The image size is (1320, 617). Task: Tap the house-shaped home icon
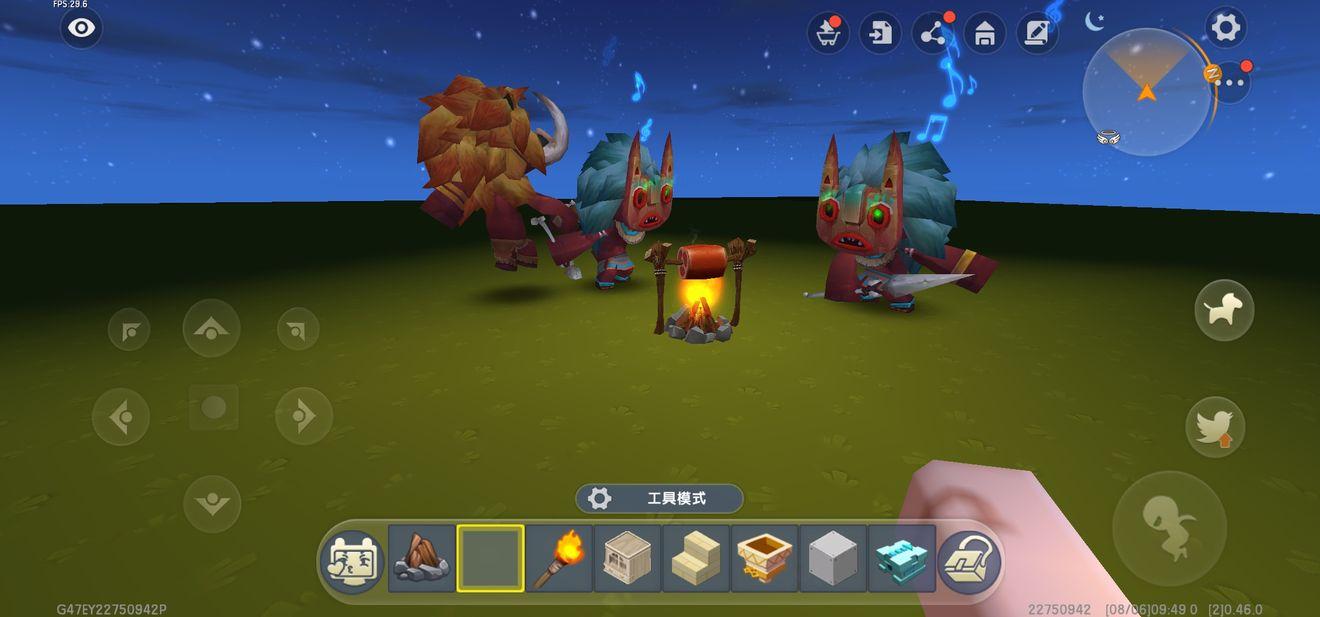[985, 34]
